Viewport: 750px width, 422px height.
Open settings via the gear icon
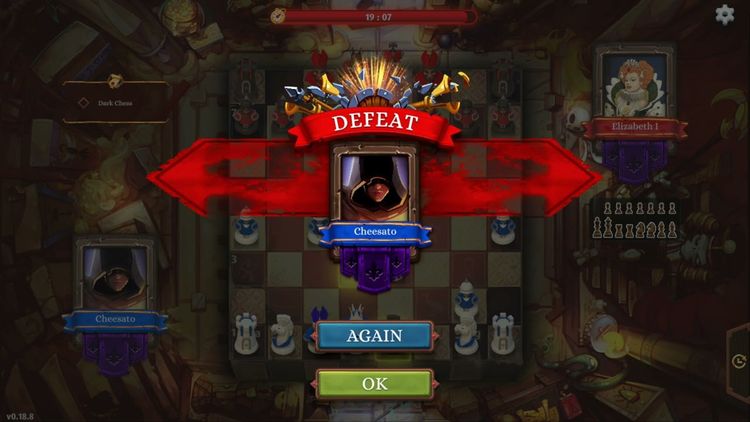click(x=725, y=14)
